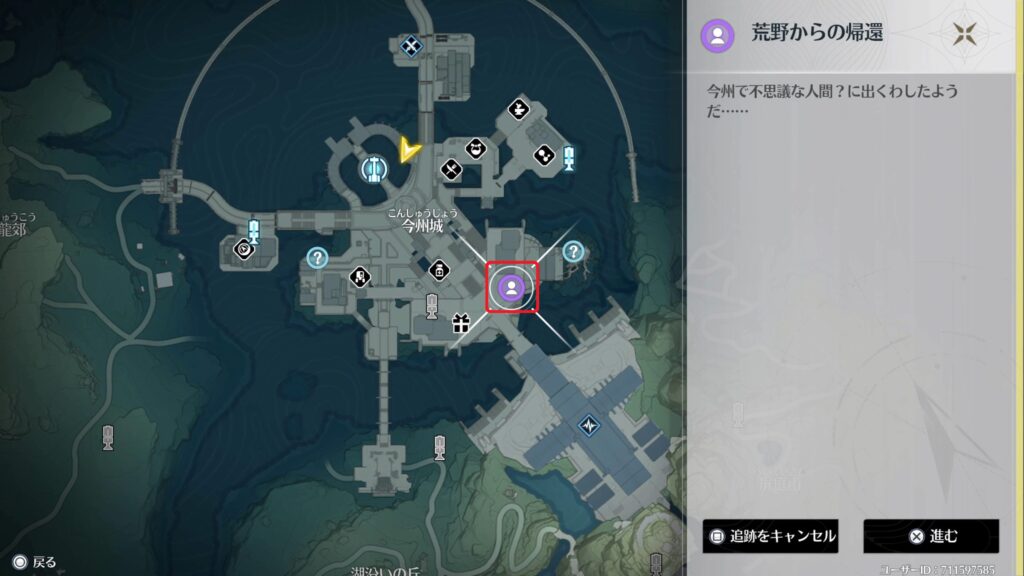This screenshot has height=576, width=1024.
Task: Select the circular glowing tower marker beside the yellow arrow
Action: pos(374,169)
